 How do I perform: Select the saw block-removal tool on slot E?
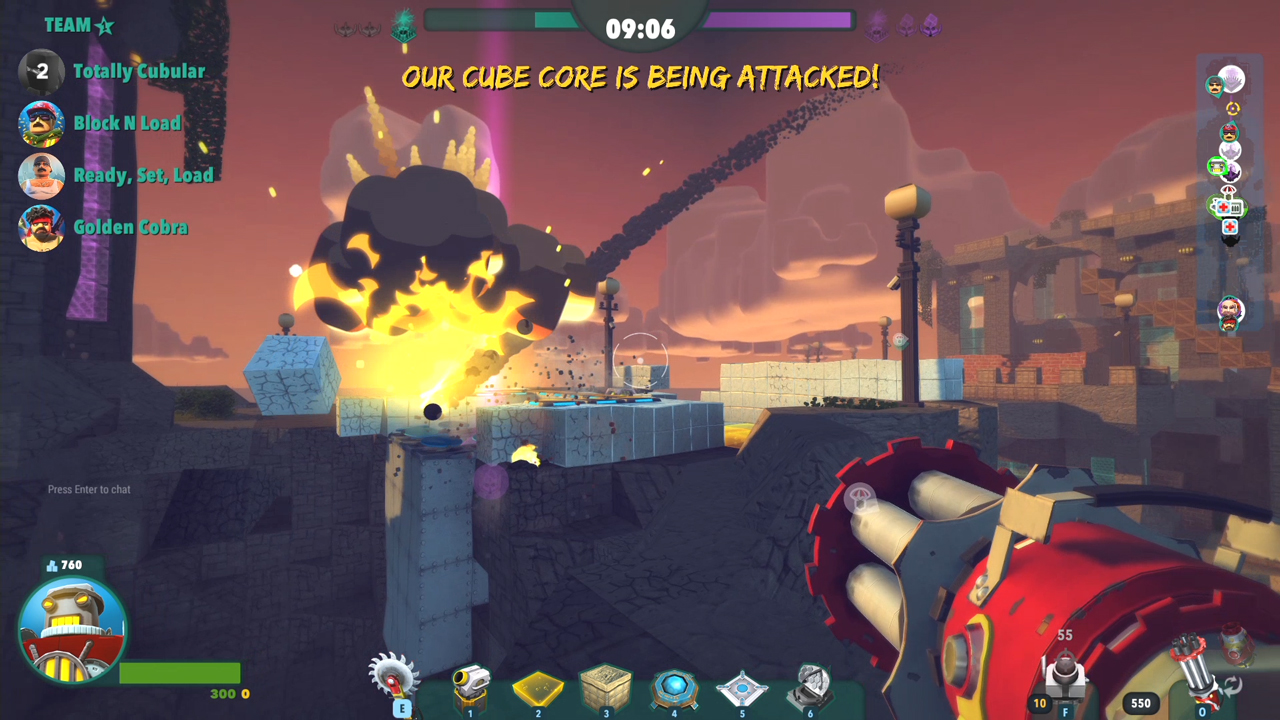[x=398, y=680]
